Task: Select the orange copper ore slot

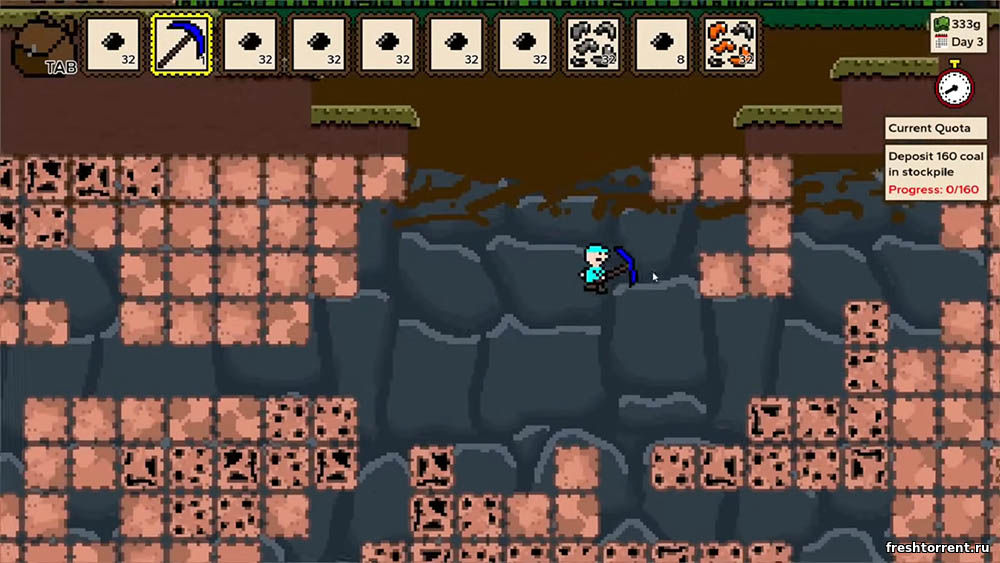Action: click(x=731, y=44)
